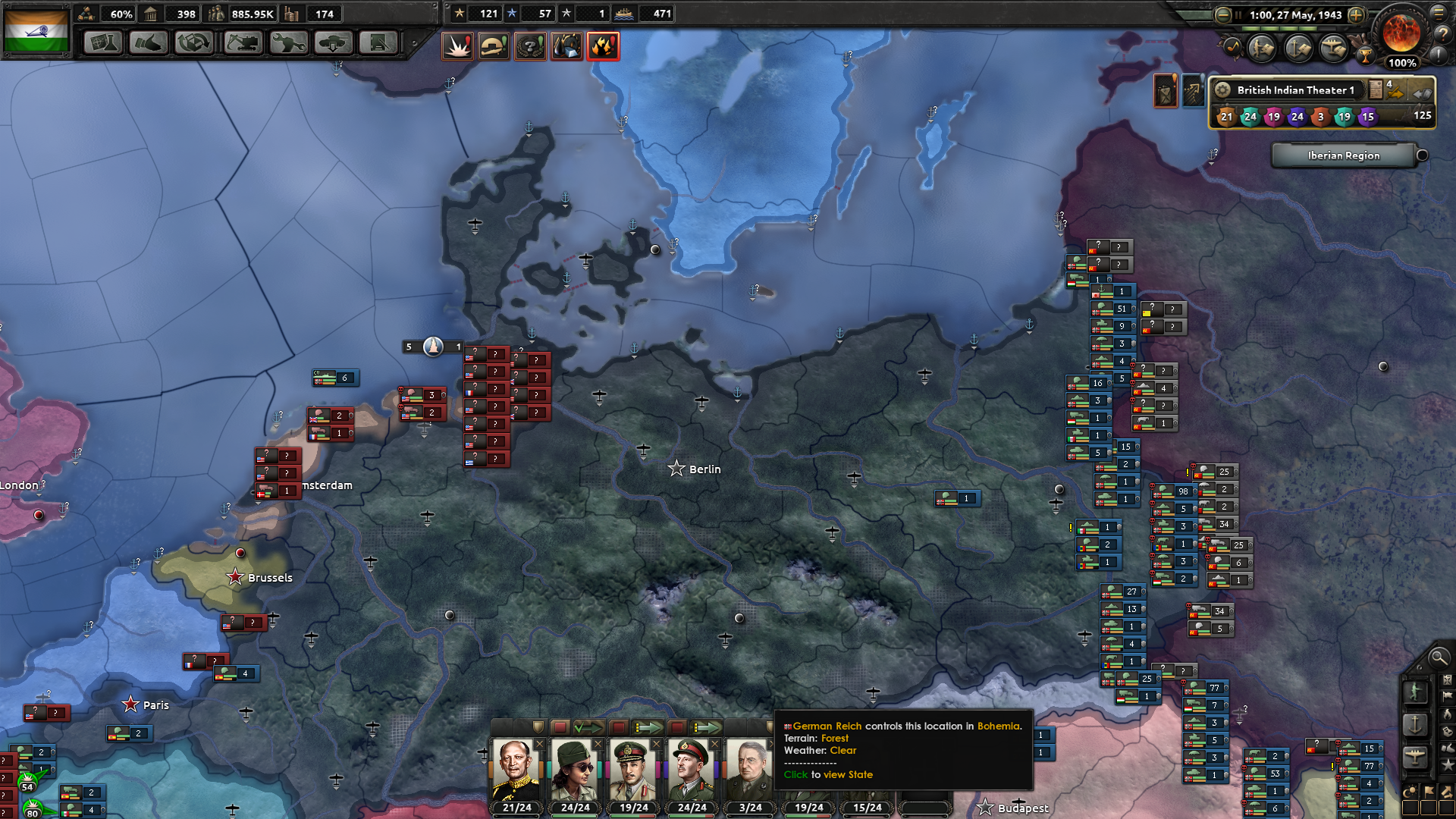Pause the game clock

coord(1238,15)
